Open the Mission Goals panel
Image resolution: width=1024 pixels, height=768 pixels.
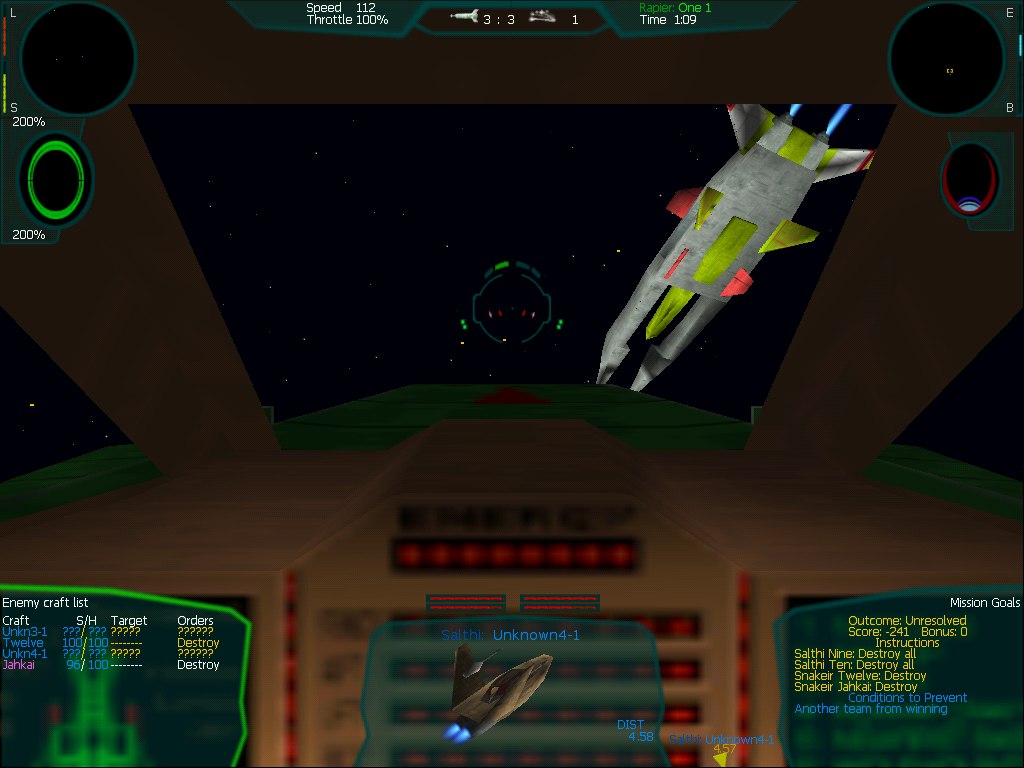(985, 603)
